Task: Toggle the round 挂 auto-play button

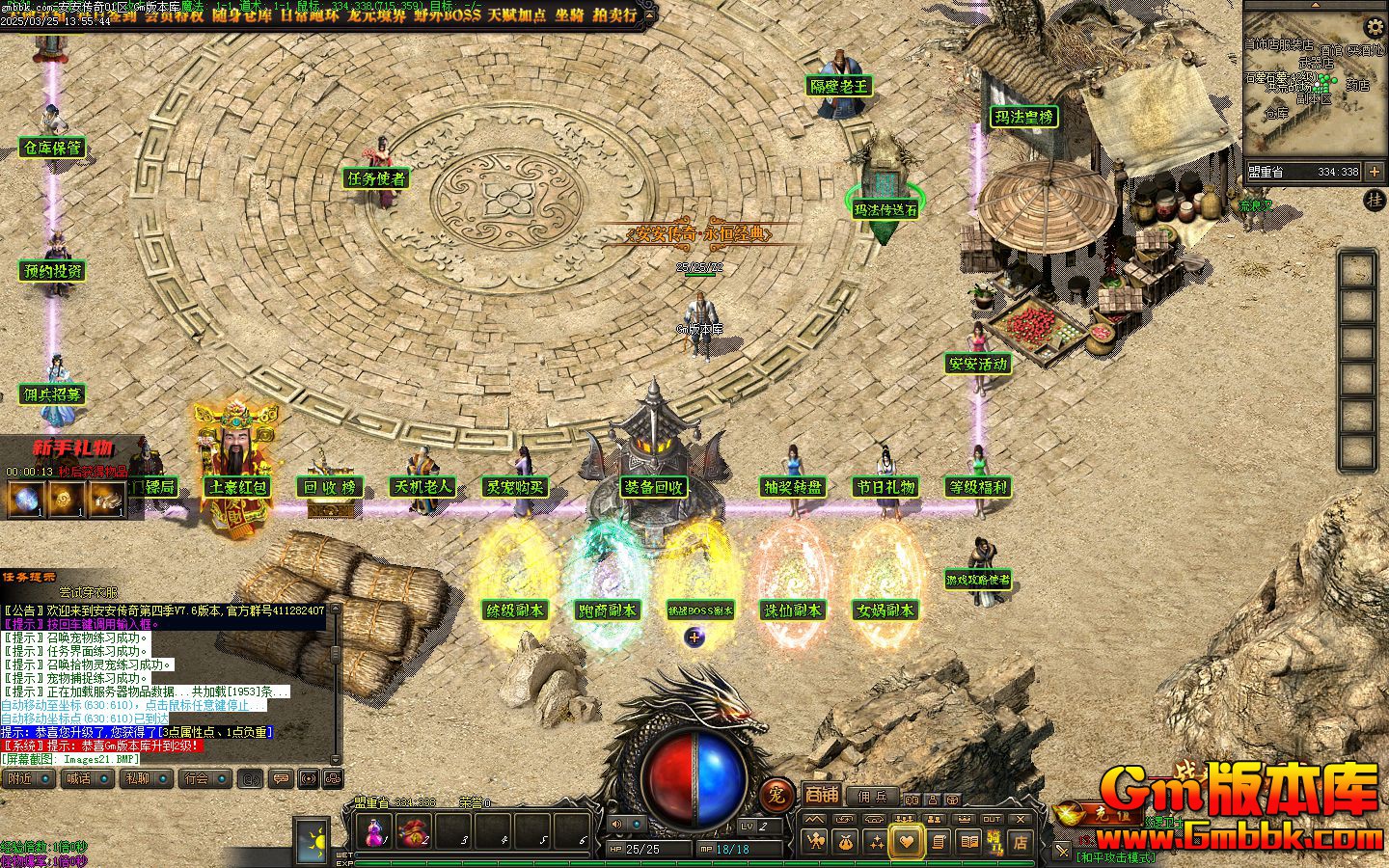Action: click(1375, 201)
